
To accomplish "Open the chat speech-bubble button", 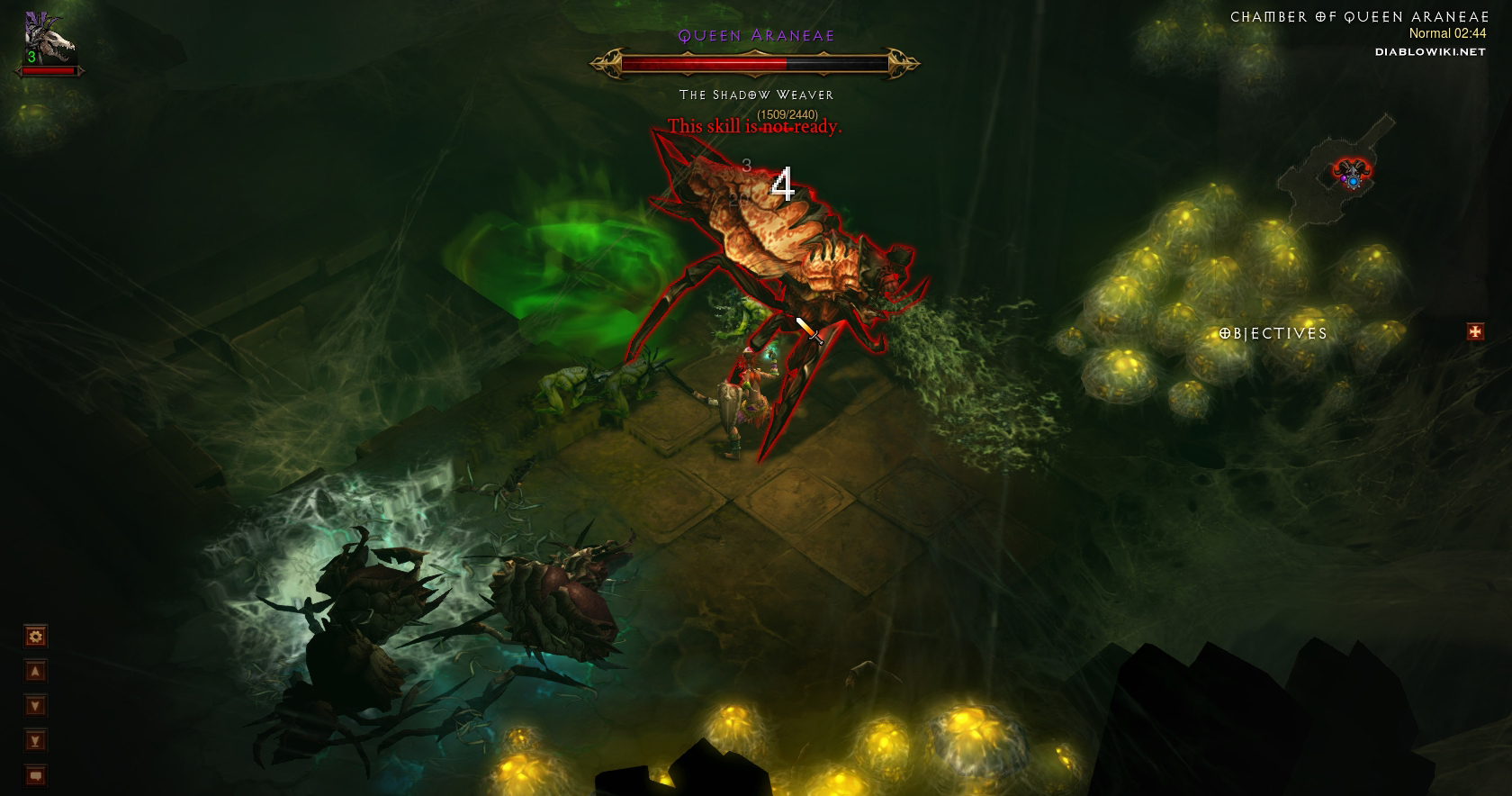I will (35, 775).
